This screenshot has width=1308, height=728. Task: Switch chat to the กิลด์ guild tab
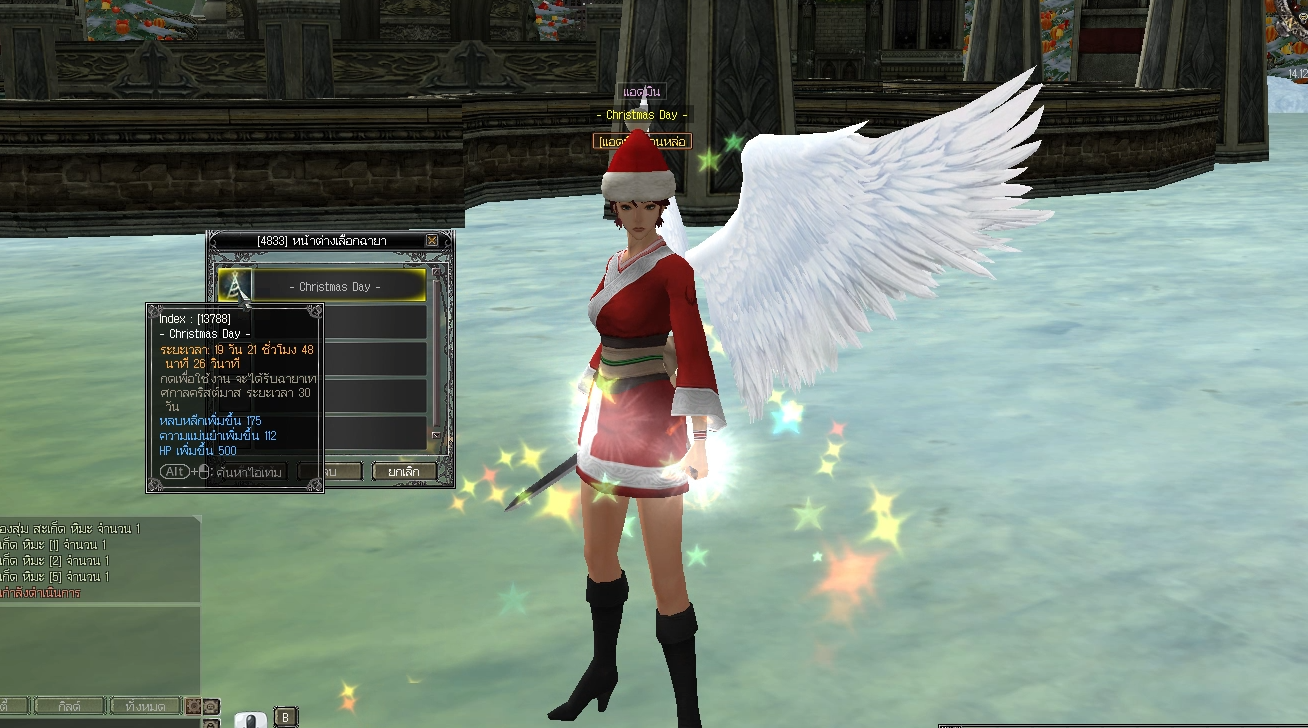tap(69, 706)
